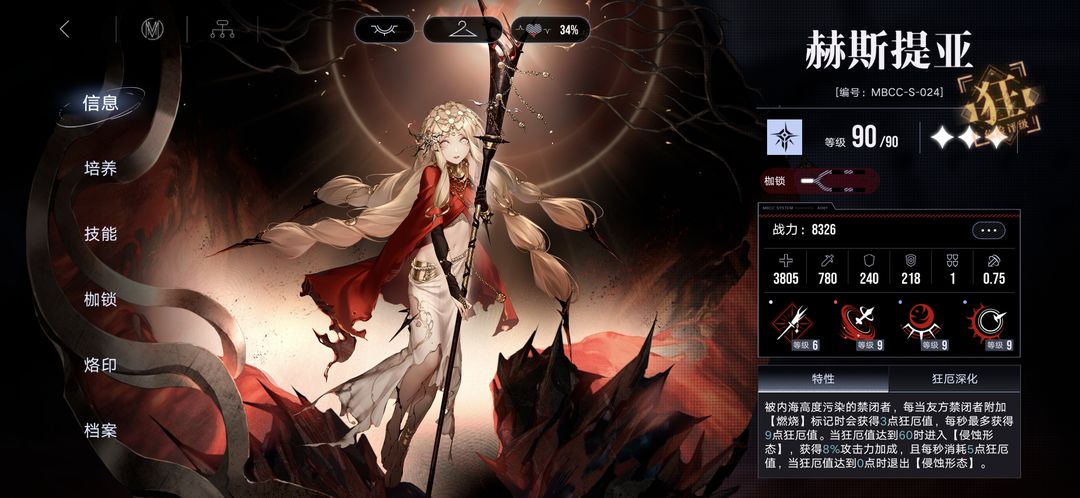The image size is (1080, 498).
Task: Open the 档案 menu entry
Action: pyautogui.click(x=101, y=431)
